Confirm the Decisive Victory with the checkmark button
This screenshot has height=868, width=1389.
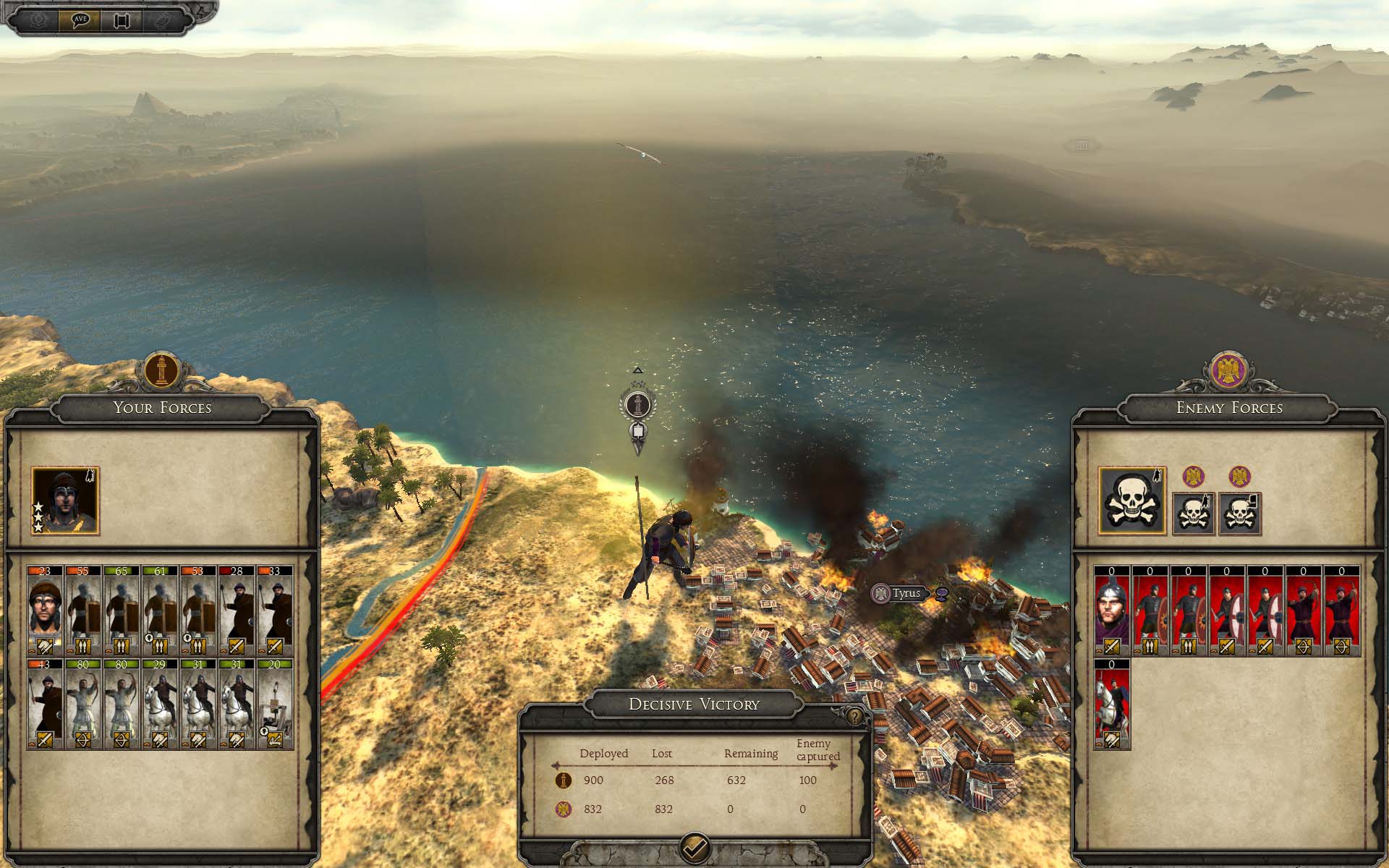coord(695,846)
